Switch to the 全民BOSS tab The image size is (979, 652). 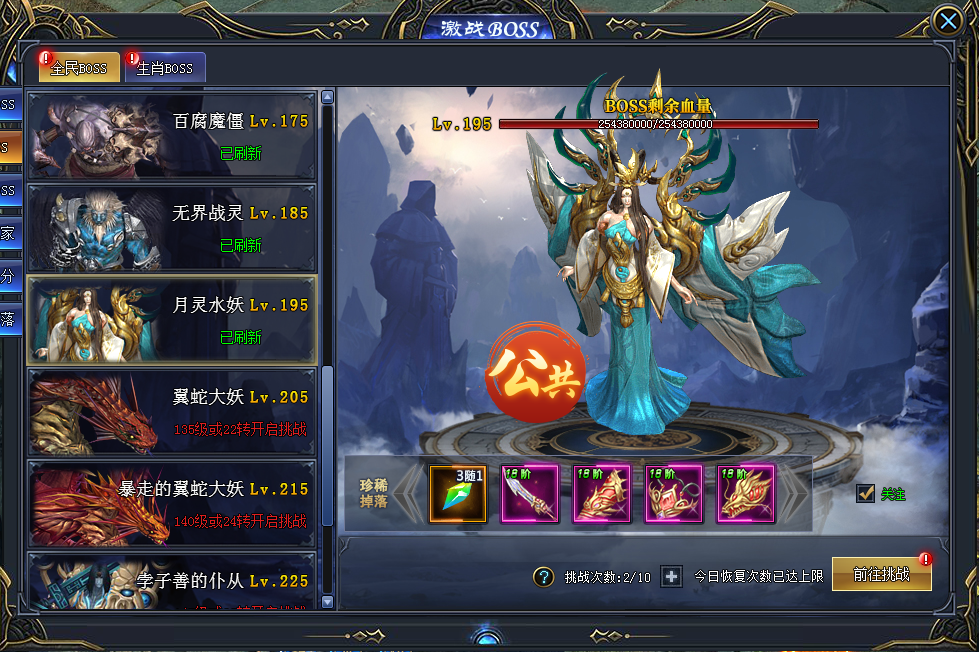[x=79, y=68]
